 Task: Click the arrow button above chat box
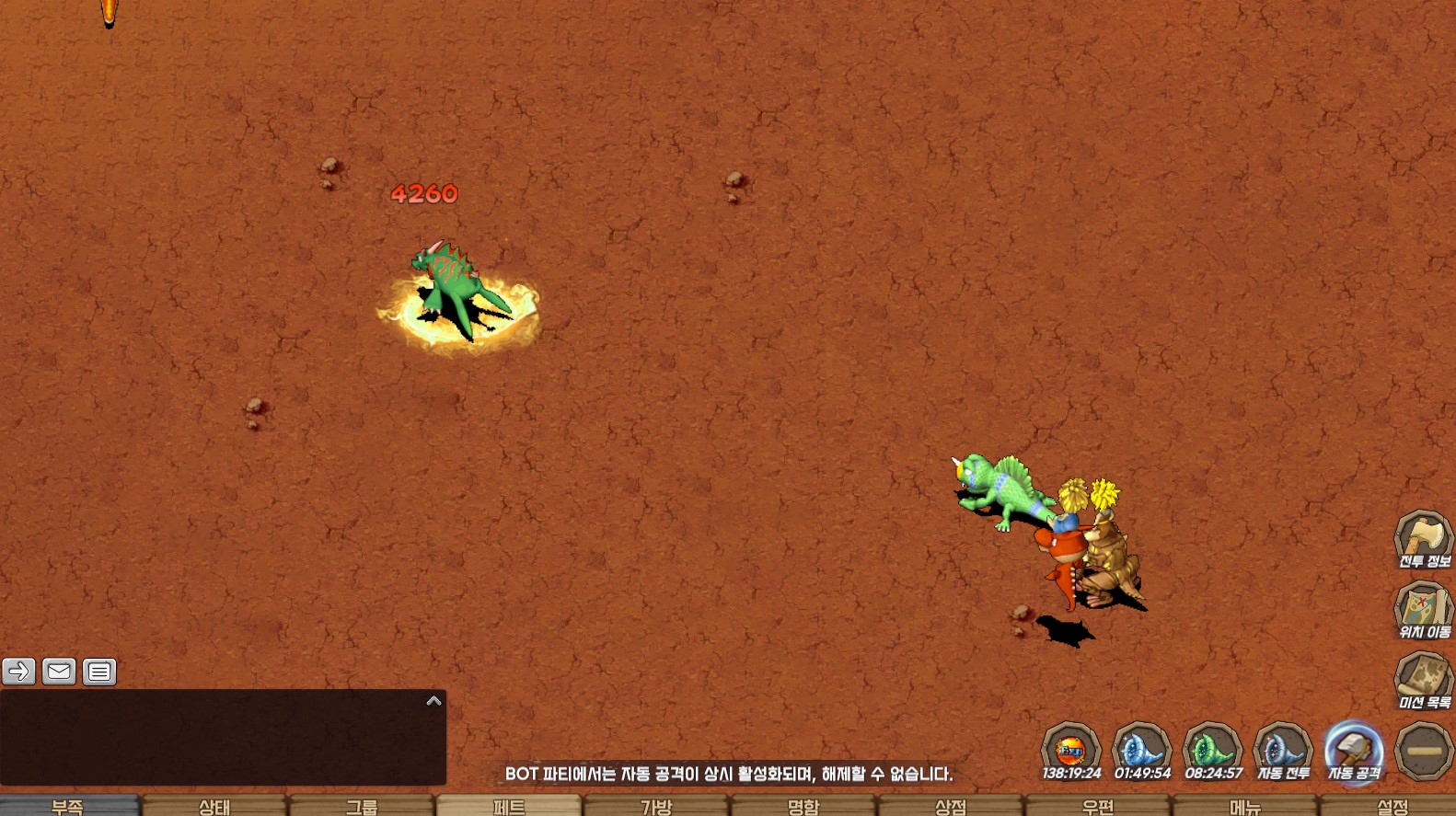(18, 672)
